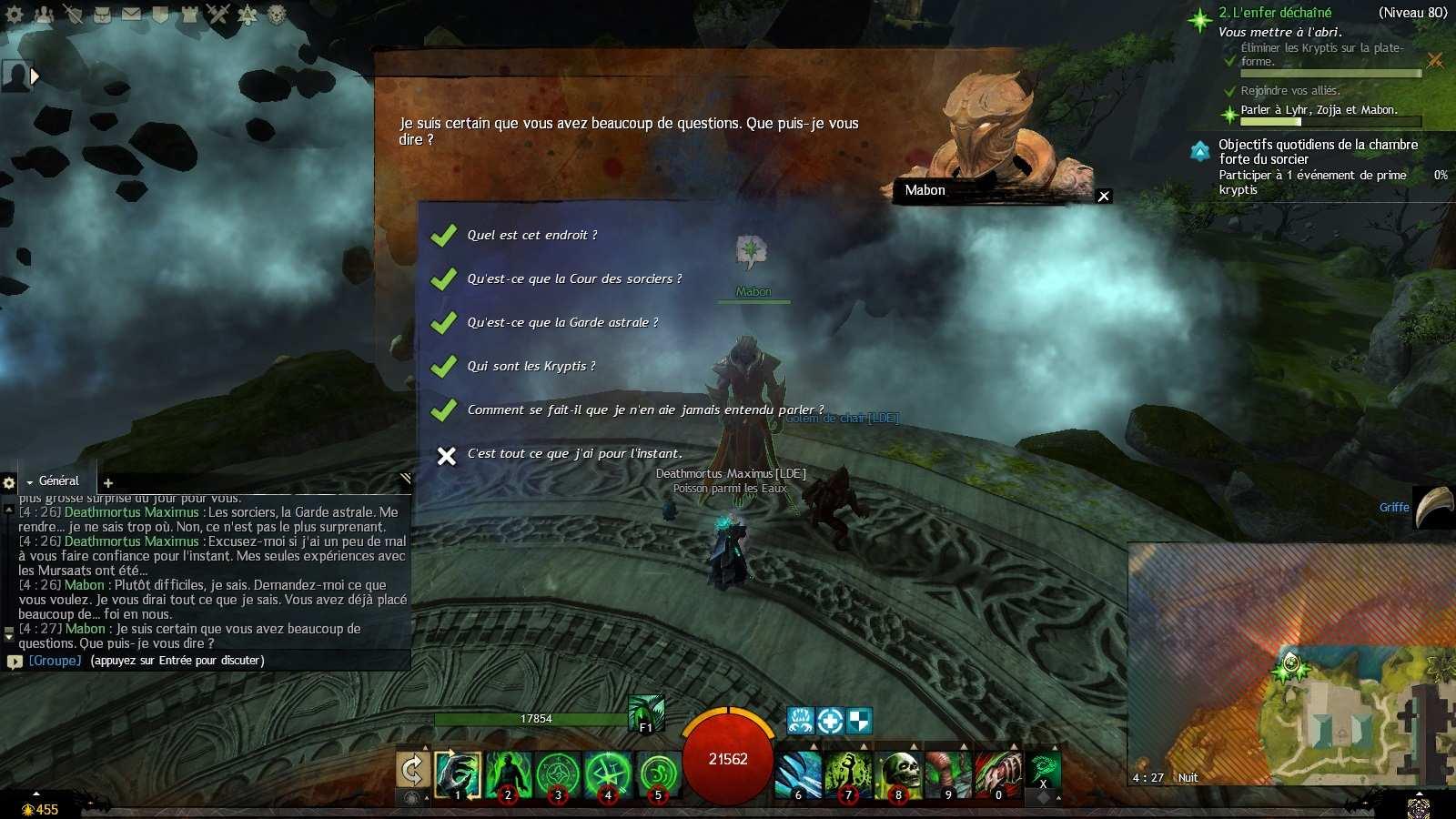Open the game menu gear icon

coord(15,15)
